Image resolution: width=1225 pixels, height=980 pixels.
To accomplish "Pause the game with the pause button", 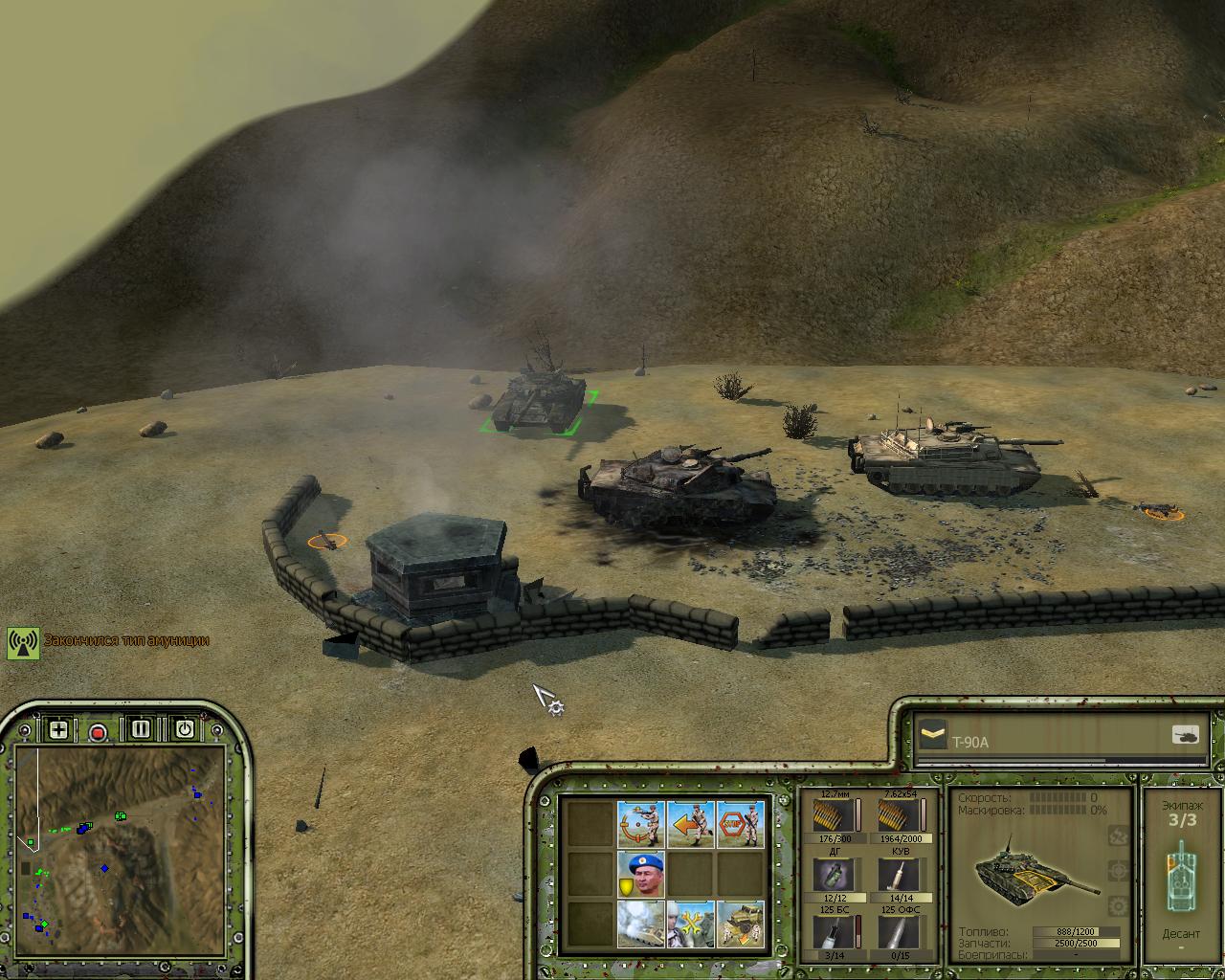I will (x=141, y=729).
